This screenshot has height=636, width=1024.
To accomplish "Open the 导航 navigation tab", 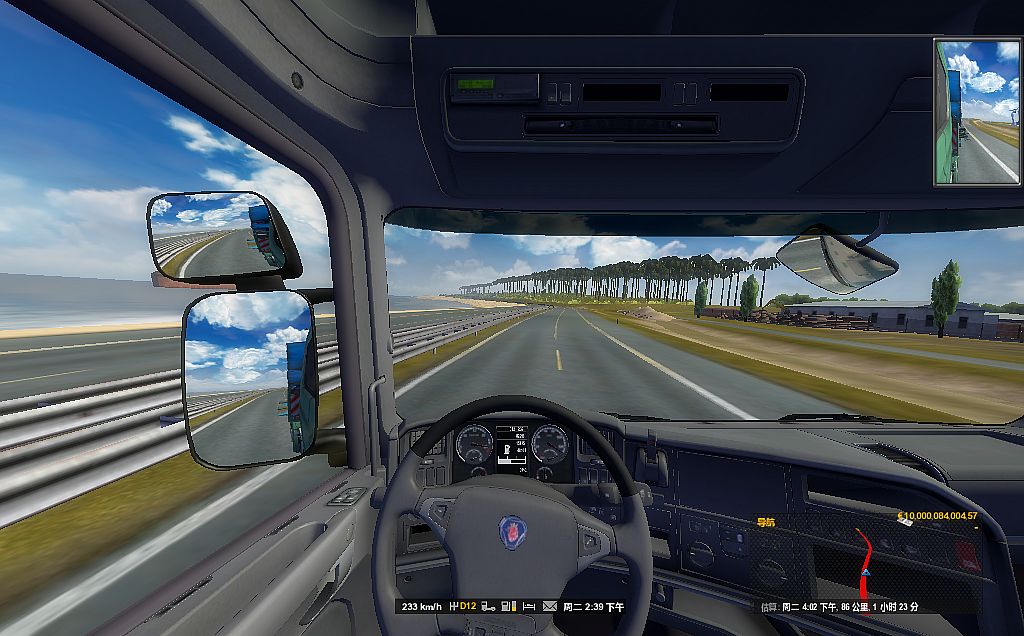I will pyautogui.click(x=766, y=522).
